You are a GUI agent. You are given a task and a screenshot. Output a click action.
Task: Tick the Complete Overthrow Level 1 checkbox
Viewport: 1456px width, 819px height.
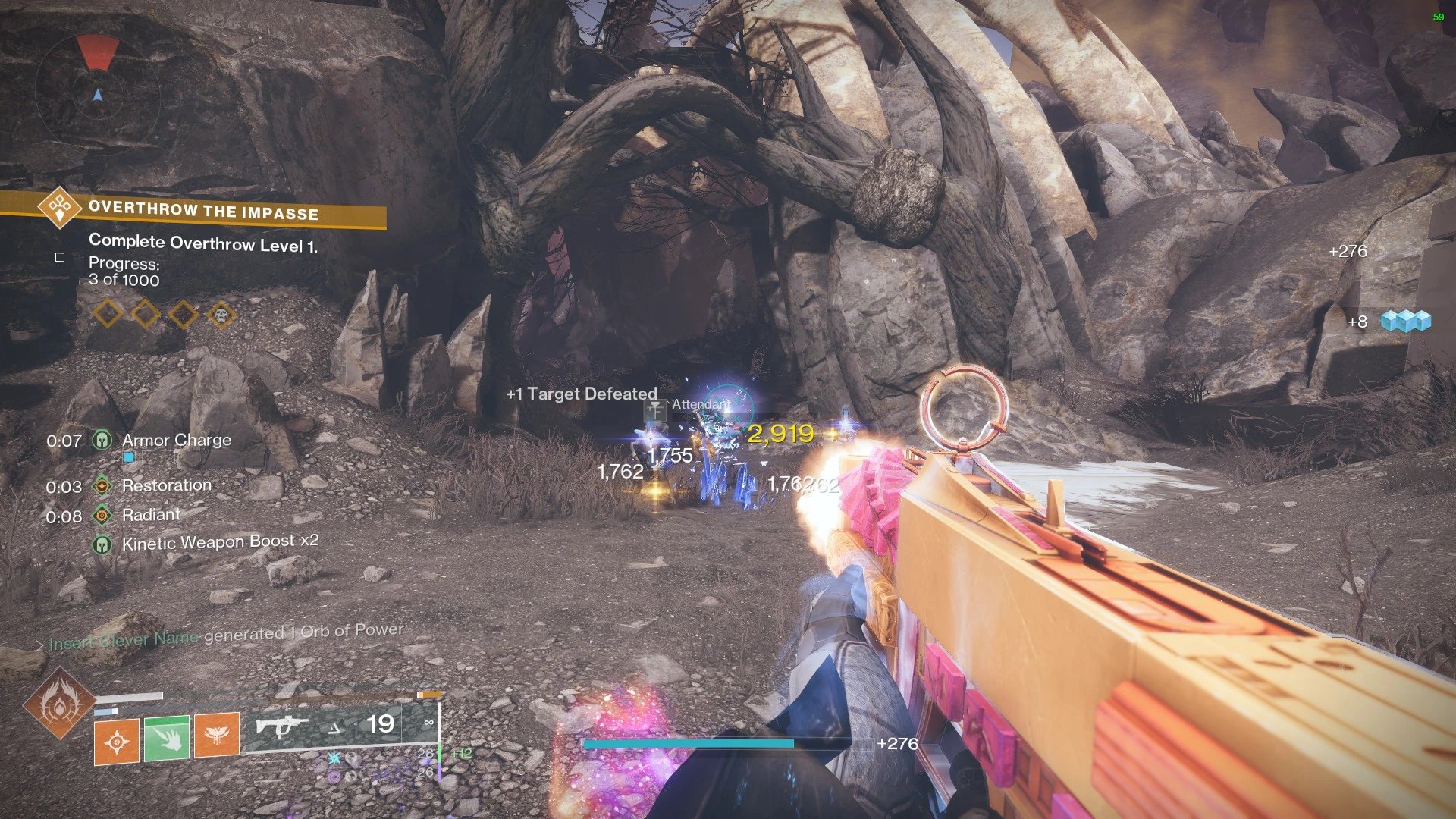(60, 257)
